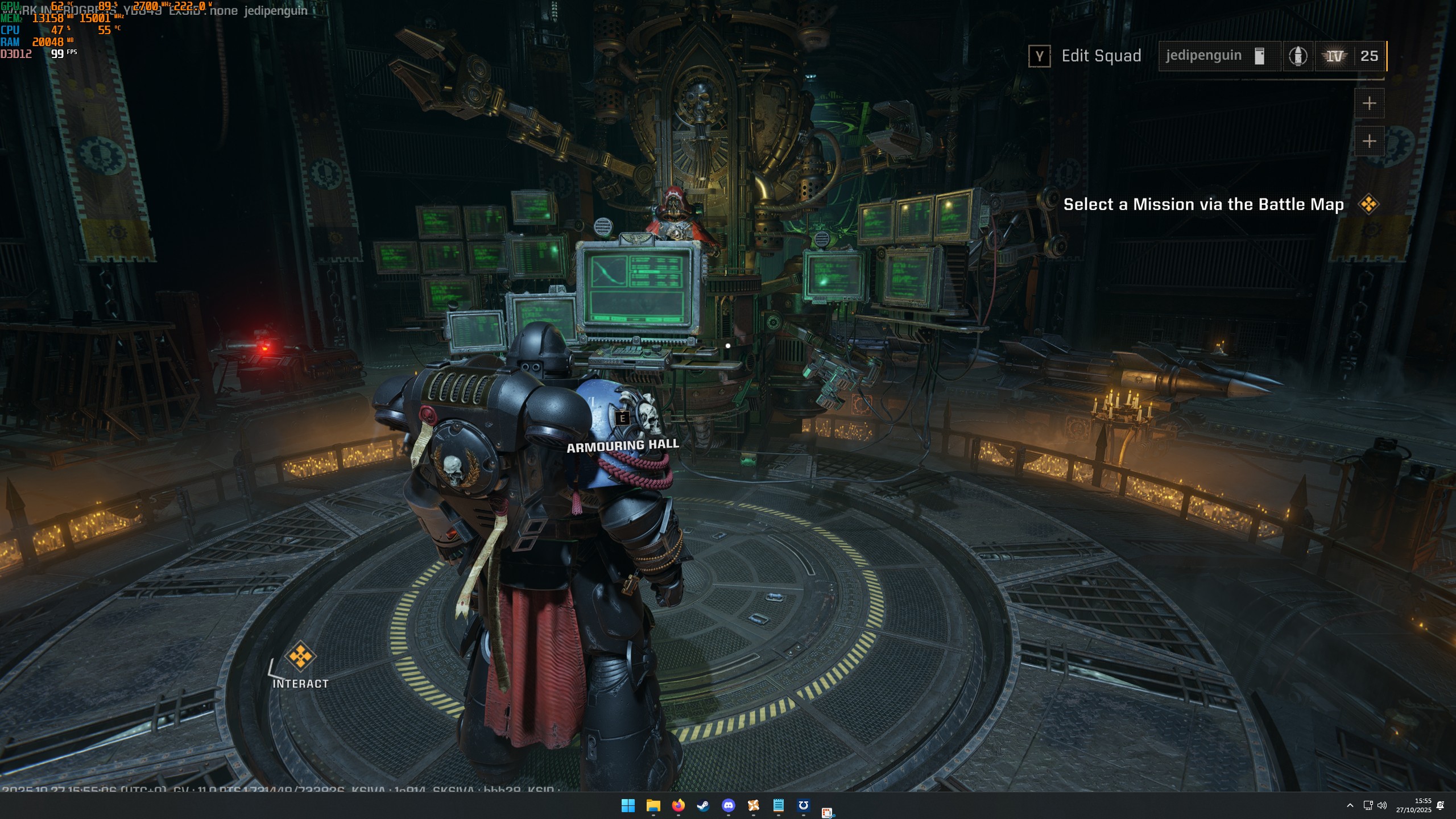Click the upper plus squad slot
1456x819 pixels.
point(1371,103)
